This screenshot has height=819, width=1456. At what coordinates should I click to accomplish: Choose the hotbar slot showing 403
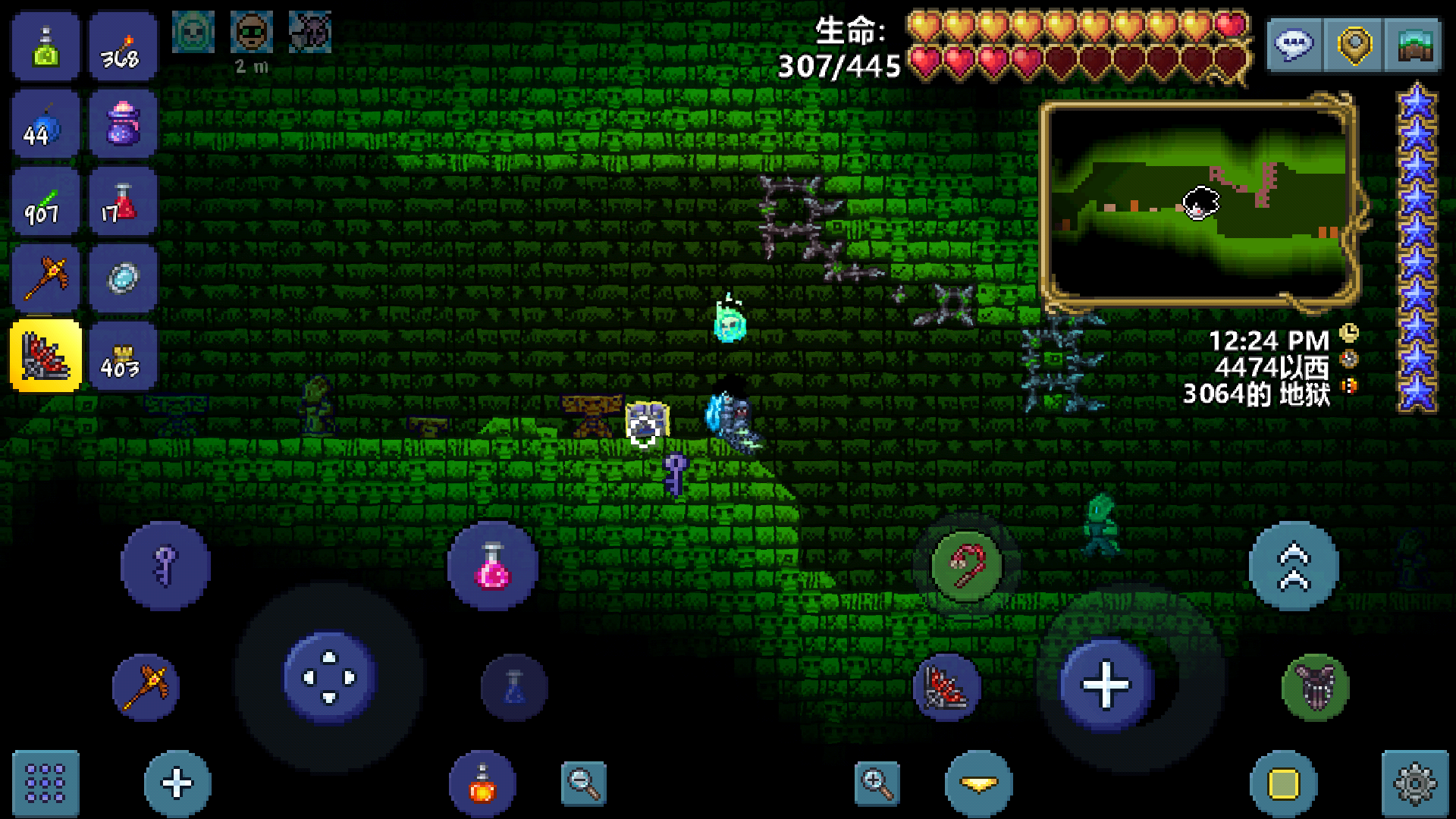(x=123, y=356)
